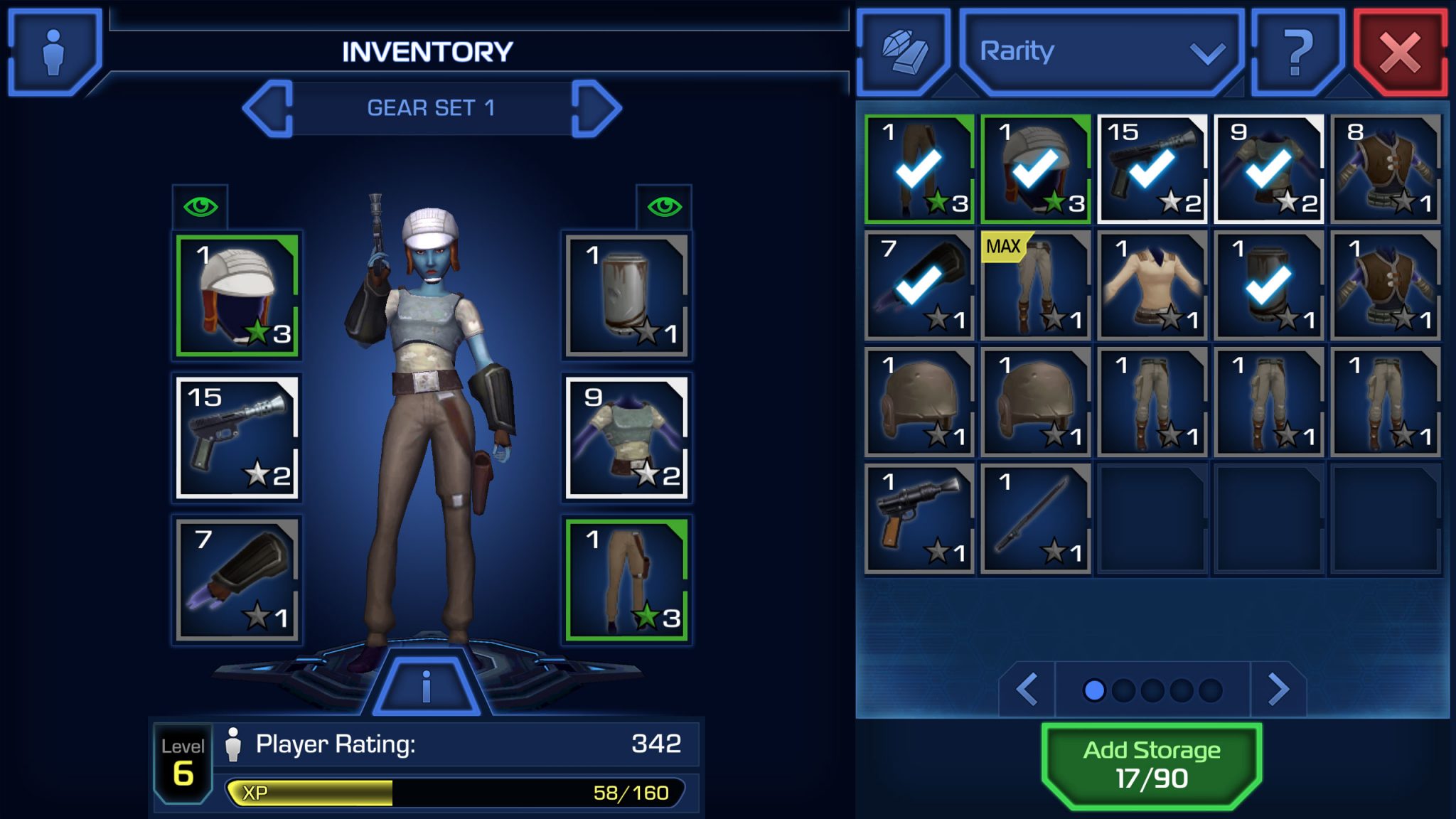Choose the level 8 brown vest item
Image resolution: width=1456 pixels, height=819 pixels.
coord(1385,169)
